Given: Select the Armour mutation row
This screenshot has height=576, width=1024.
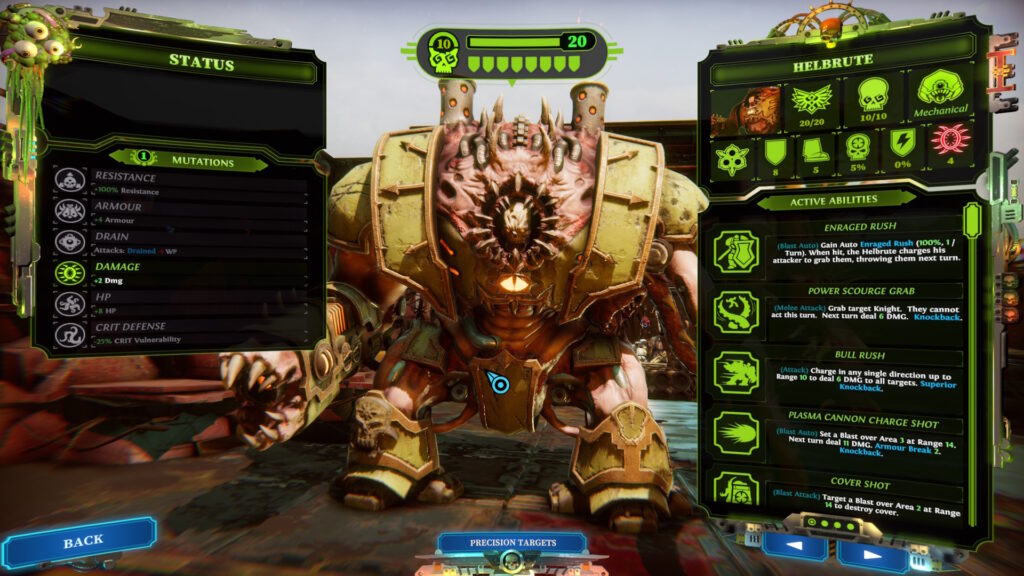Looking at the screenshot, I should (180, 212).
